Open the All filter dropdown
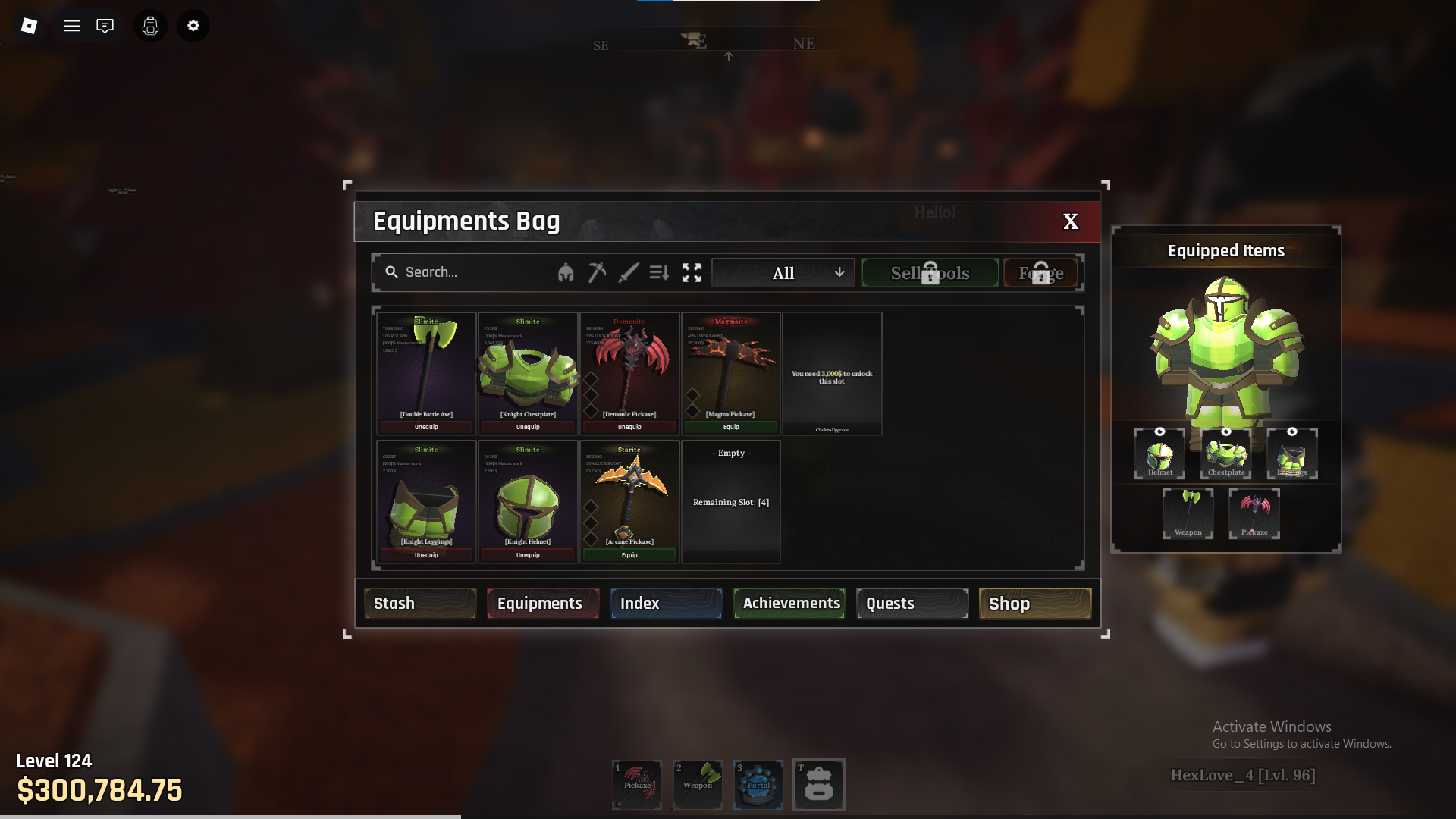This screenshot has width=1456, height=819. point(783,273)
